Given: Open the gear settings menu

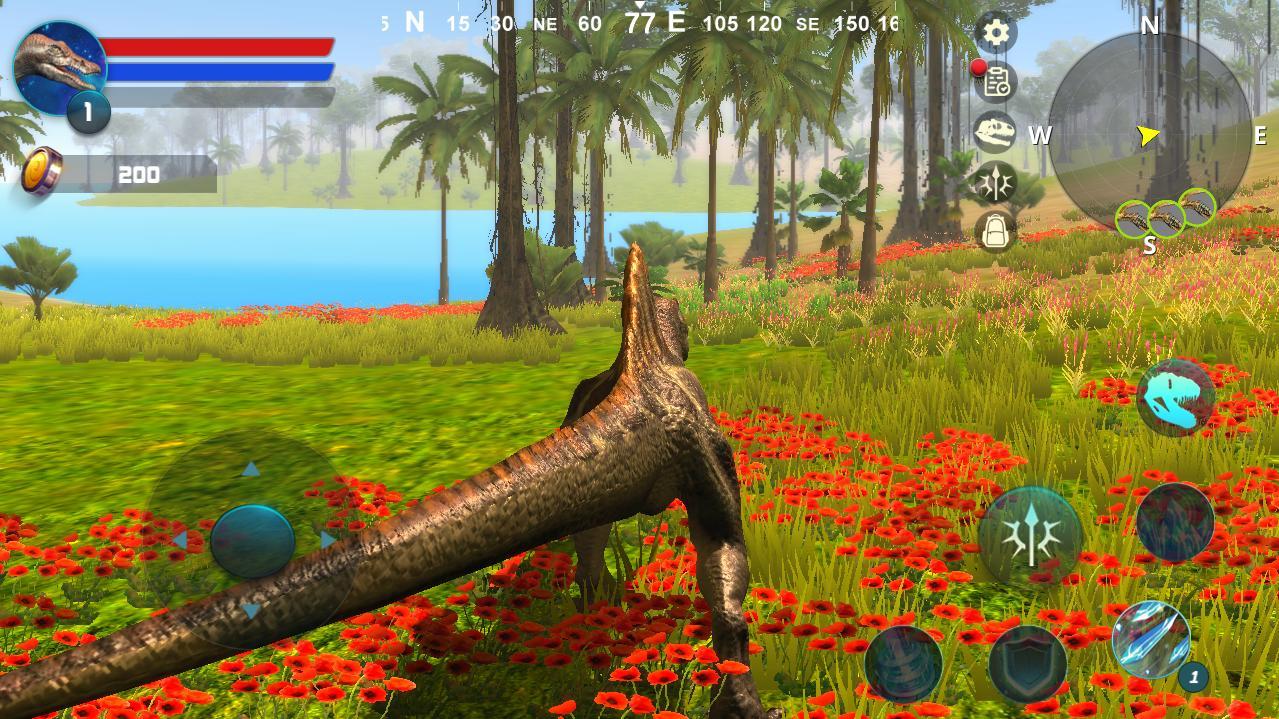Looking at the screenshot, I should point(995,33).
